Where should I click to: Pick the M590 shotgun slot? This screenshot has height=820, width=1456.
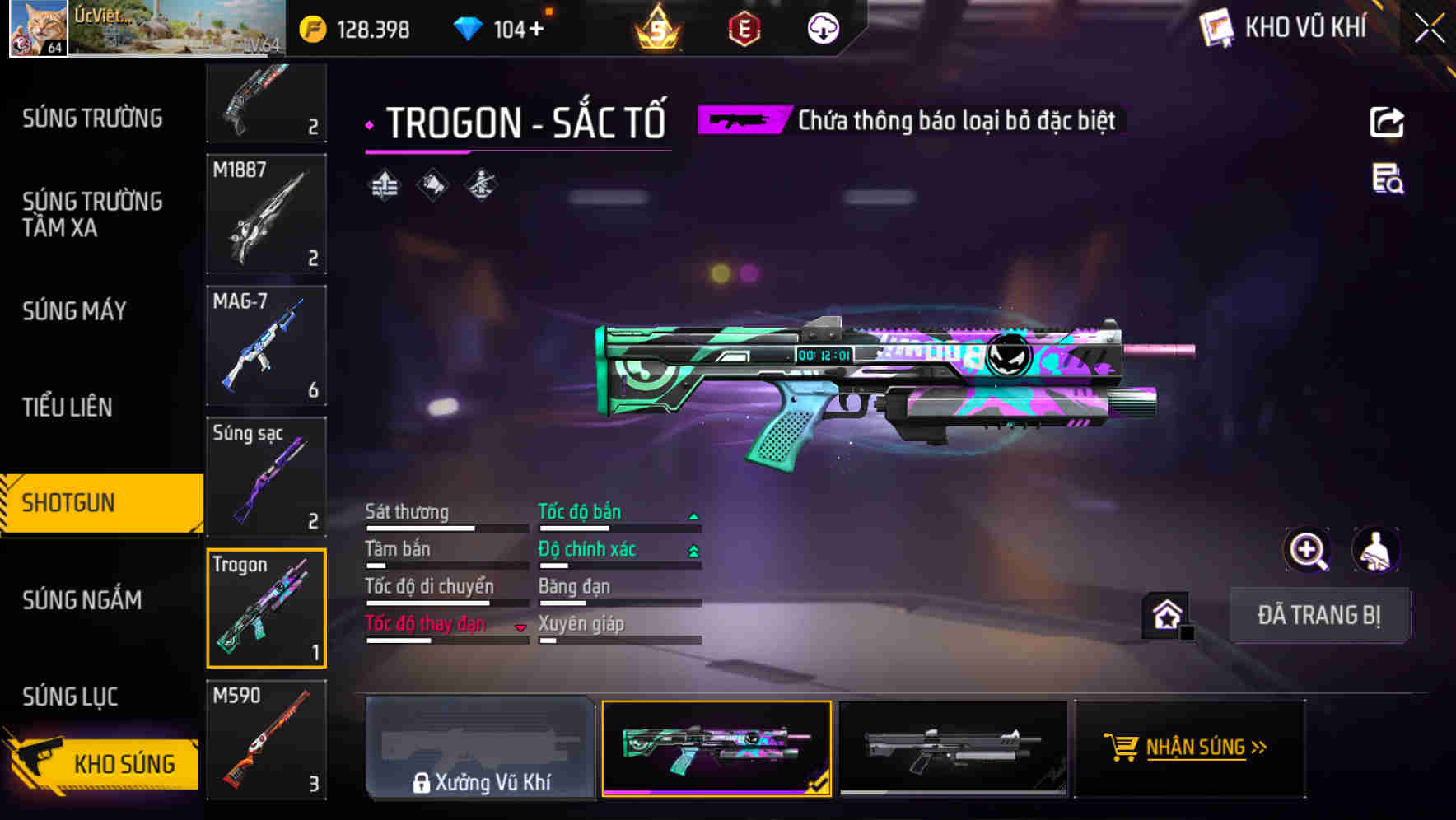pyautogui.click(x=266, y=739)
